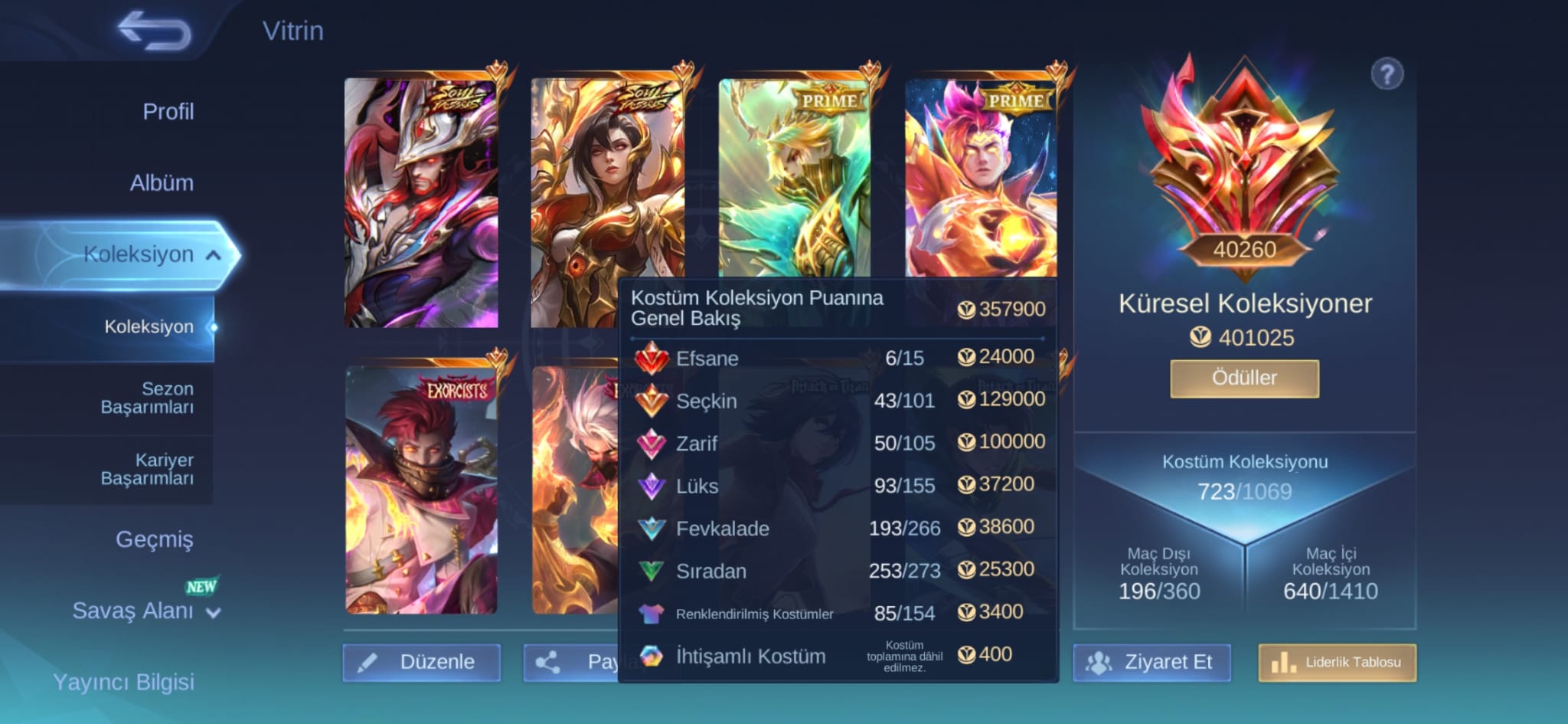
Task: Open Kariyer Başarımları
Action: click(146, 469)
